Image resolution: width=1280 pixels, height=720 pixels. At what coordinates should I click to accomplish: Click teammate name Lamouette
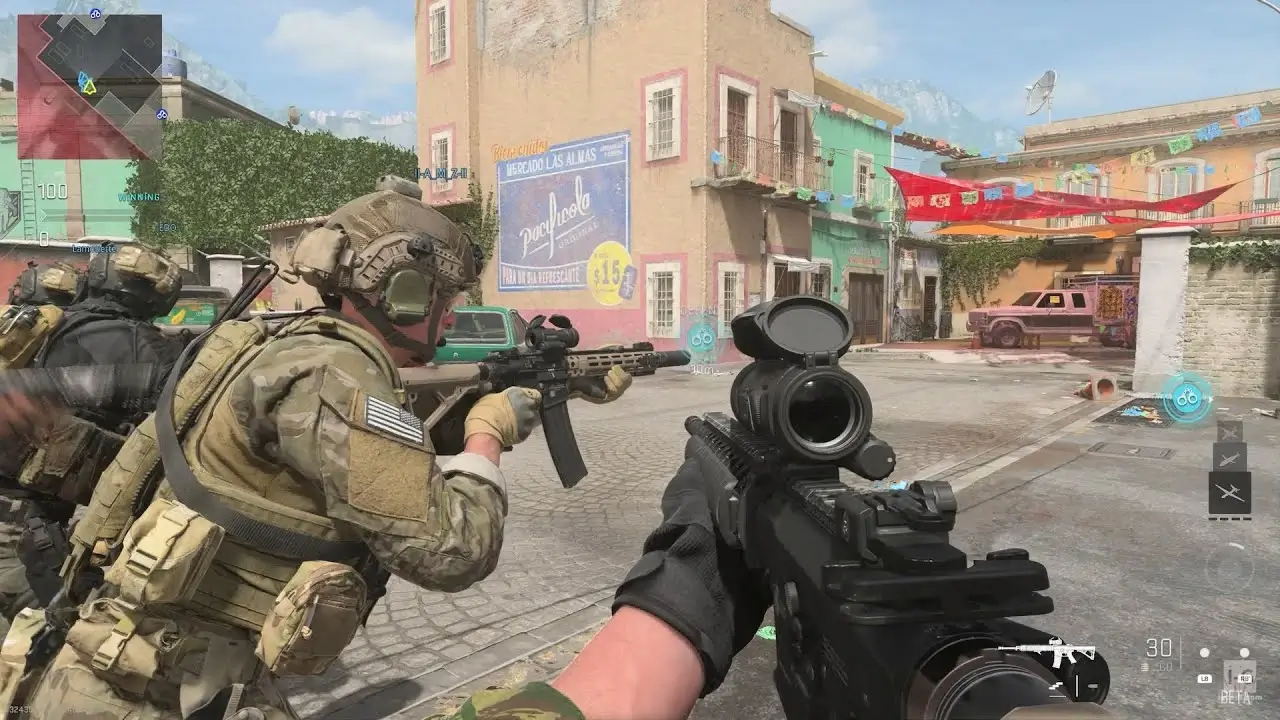[94, 249]
